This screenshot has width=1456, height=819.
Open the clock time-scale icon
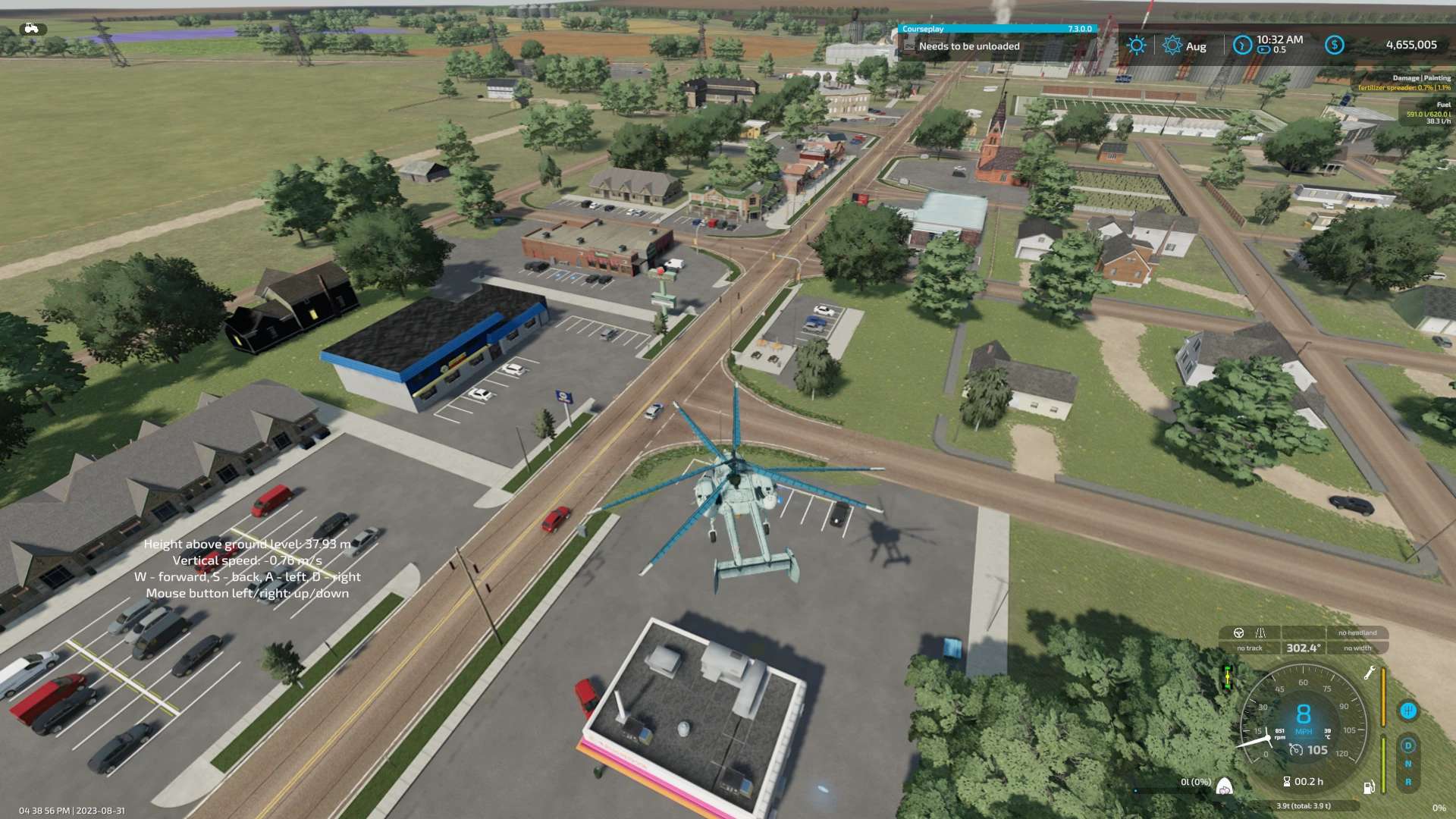coord(1242,45)
